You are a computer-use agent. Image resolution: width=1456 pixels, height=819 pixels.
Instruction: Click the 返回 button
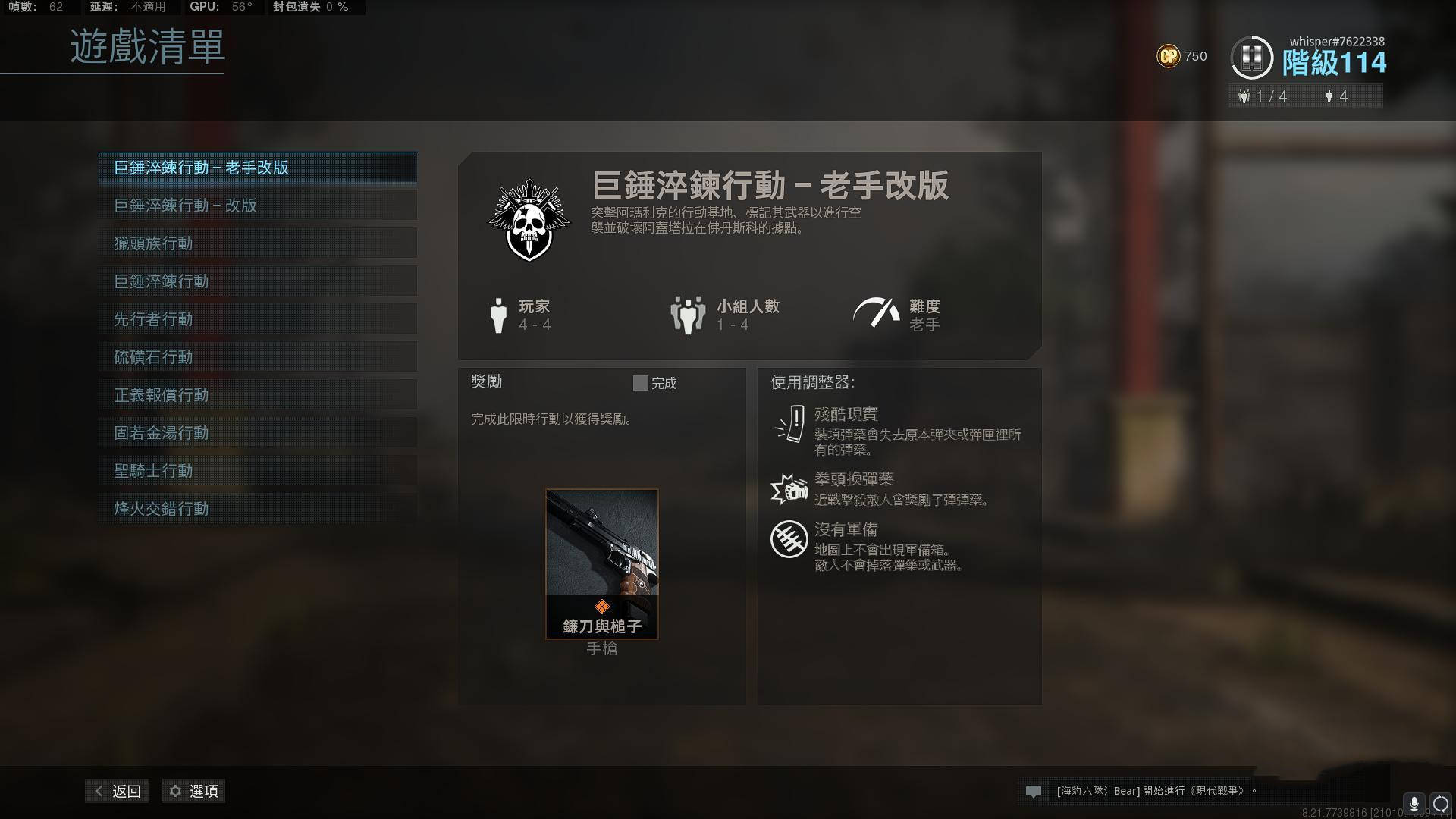tap(125, 791)
